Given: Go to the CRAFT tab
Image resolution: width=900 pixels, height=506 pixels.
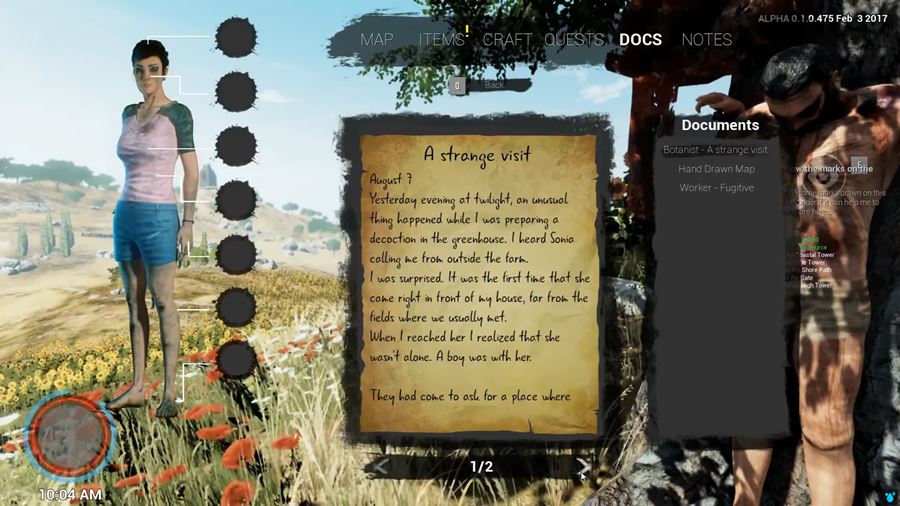Looking at the screenshot, I should 507,40.
